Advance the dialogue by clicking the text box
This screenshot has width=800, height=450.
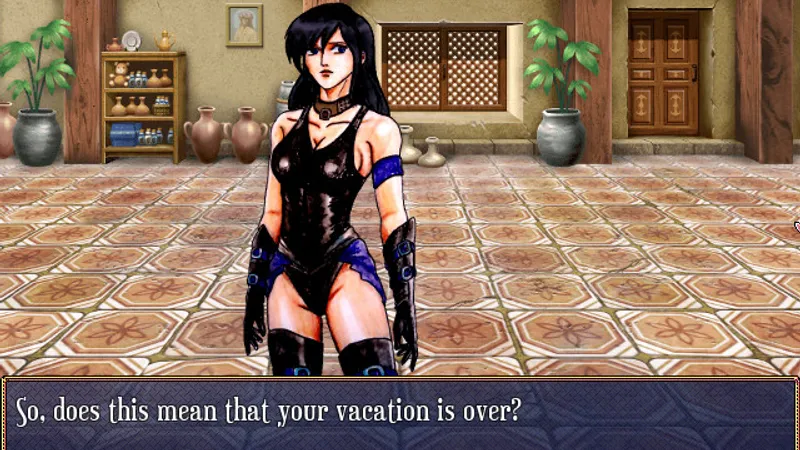click(x=400, y=413)
